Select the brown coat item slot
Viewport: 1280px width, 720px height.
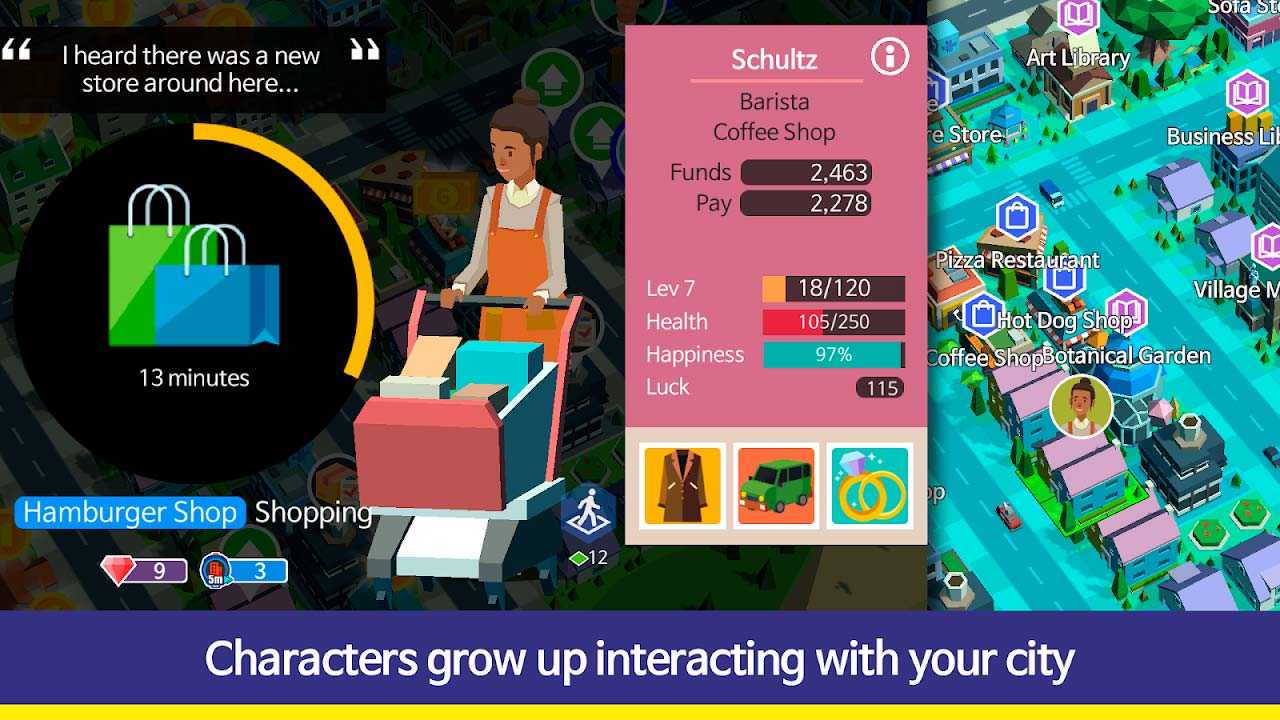pyautogui.click(x=683, y=486)
